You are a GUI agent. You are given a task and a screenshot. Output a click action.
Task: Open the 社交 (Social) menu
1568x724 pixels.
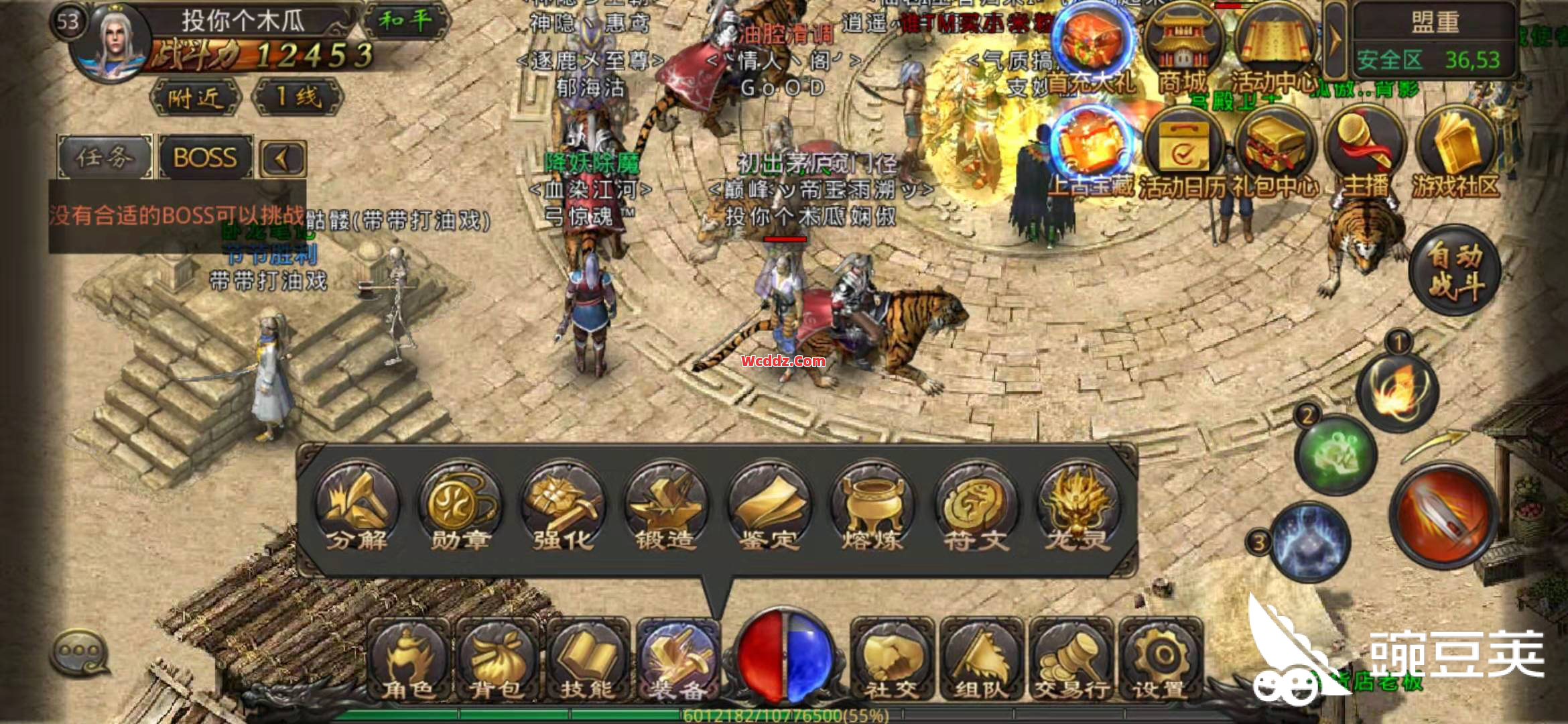pos(891,660)
